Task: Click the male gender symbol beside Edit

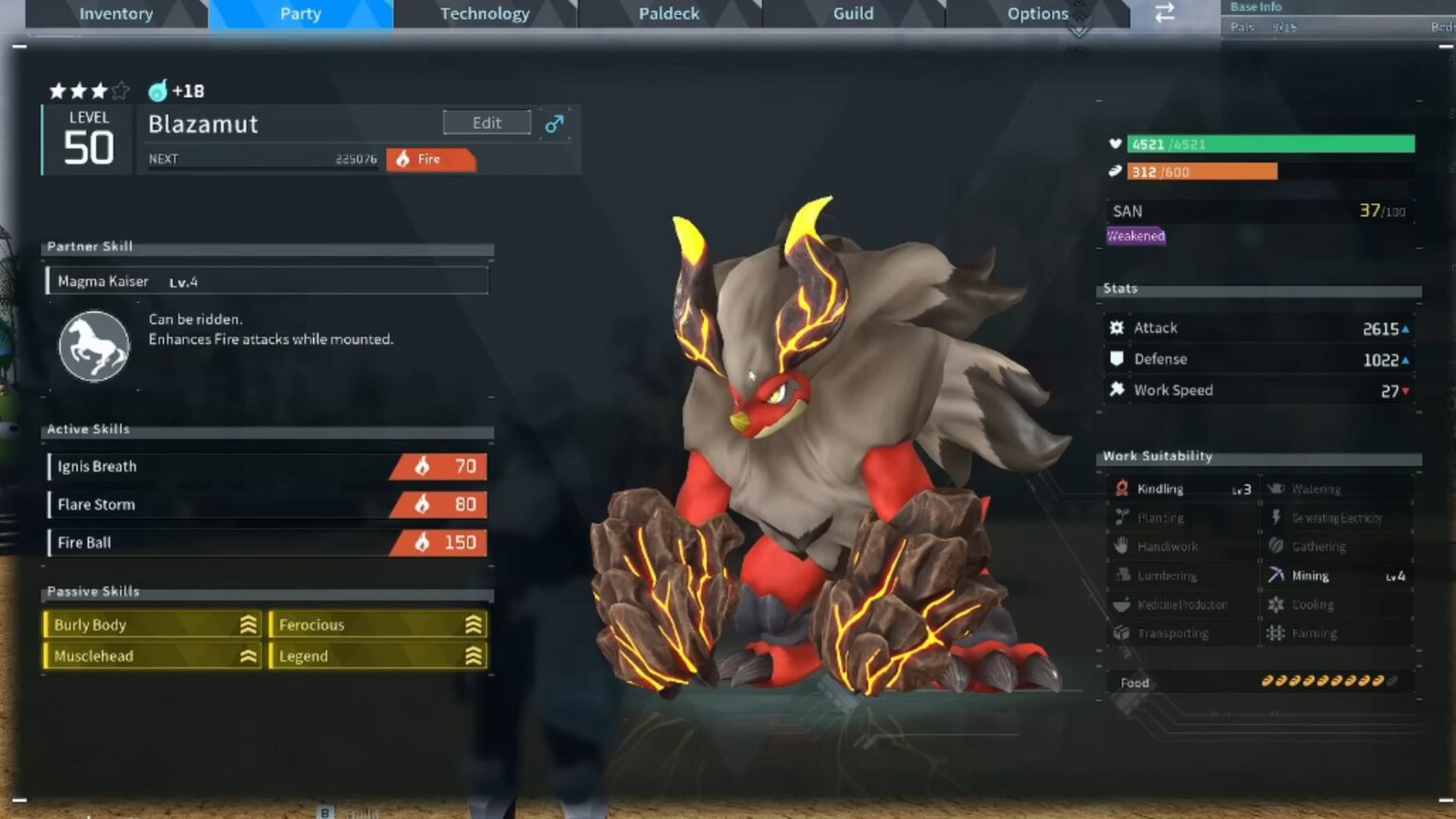Action: click(x=555, y=123)
